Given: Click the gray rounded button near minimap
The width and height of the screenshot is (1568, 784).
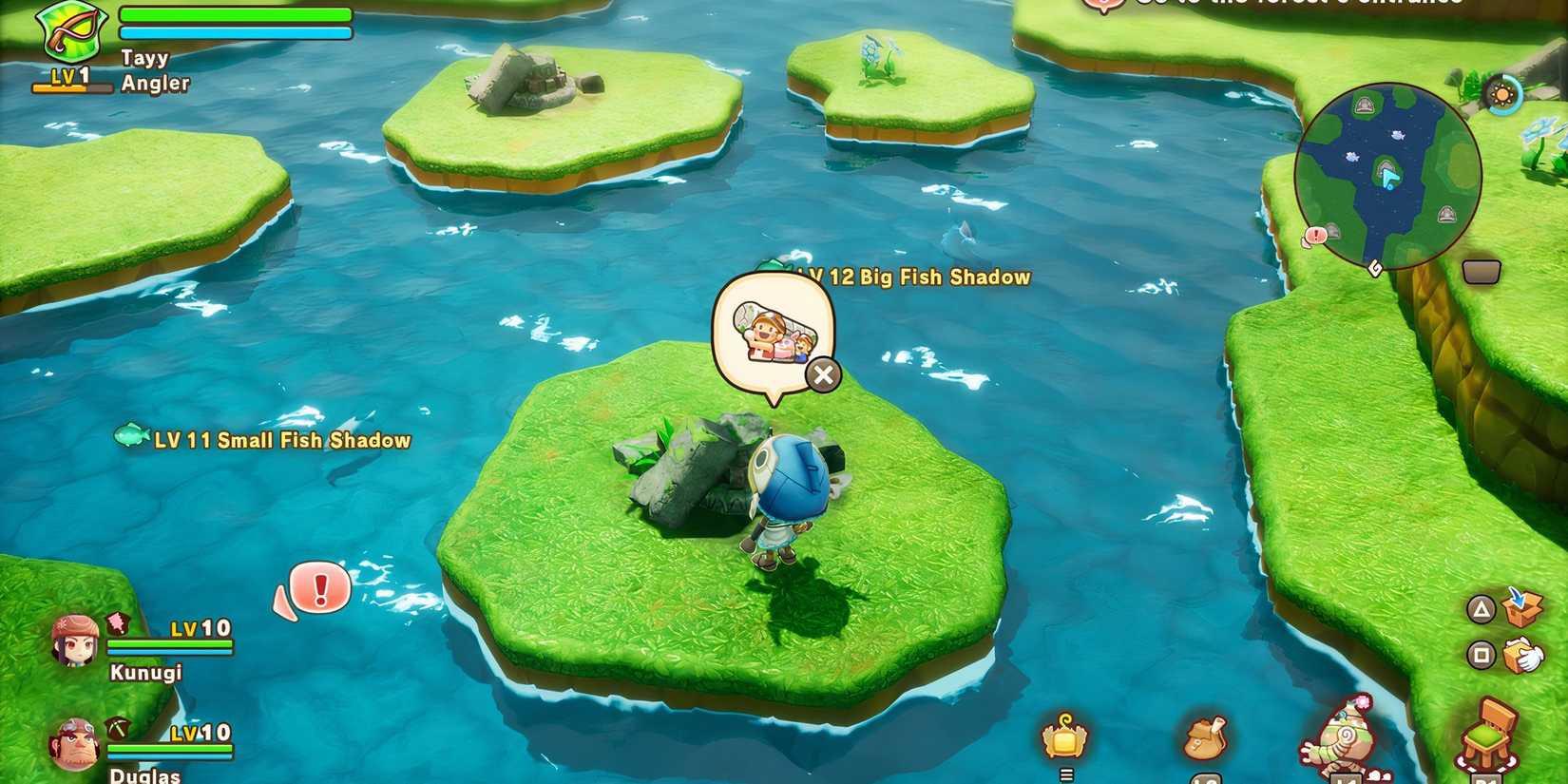Looking at the screenshot, I should [1482, 270].
